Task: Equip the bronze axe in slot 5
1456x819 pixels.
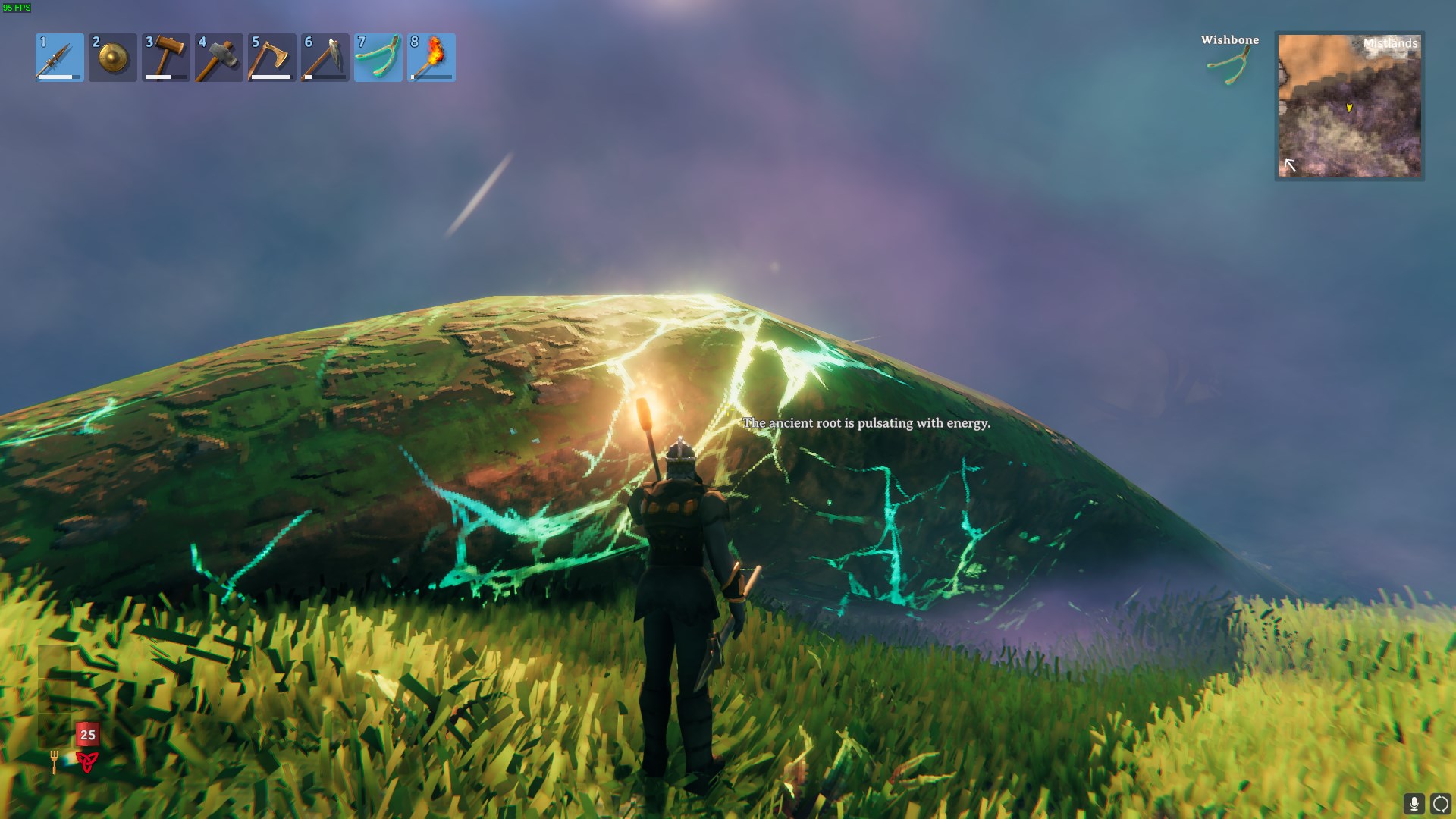Action: (x=271, y=58)
